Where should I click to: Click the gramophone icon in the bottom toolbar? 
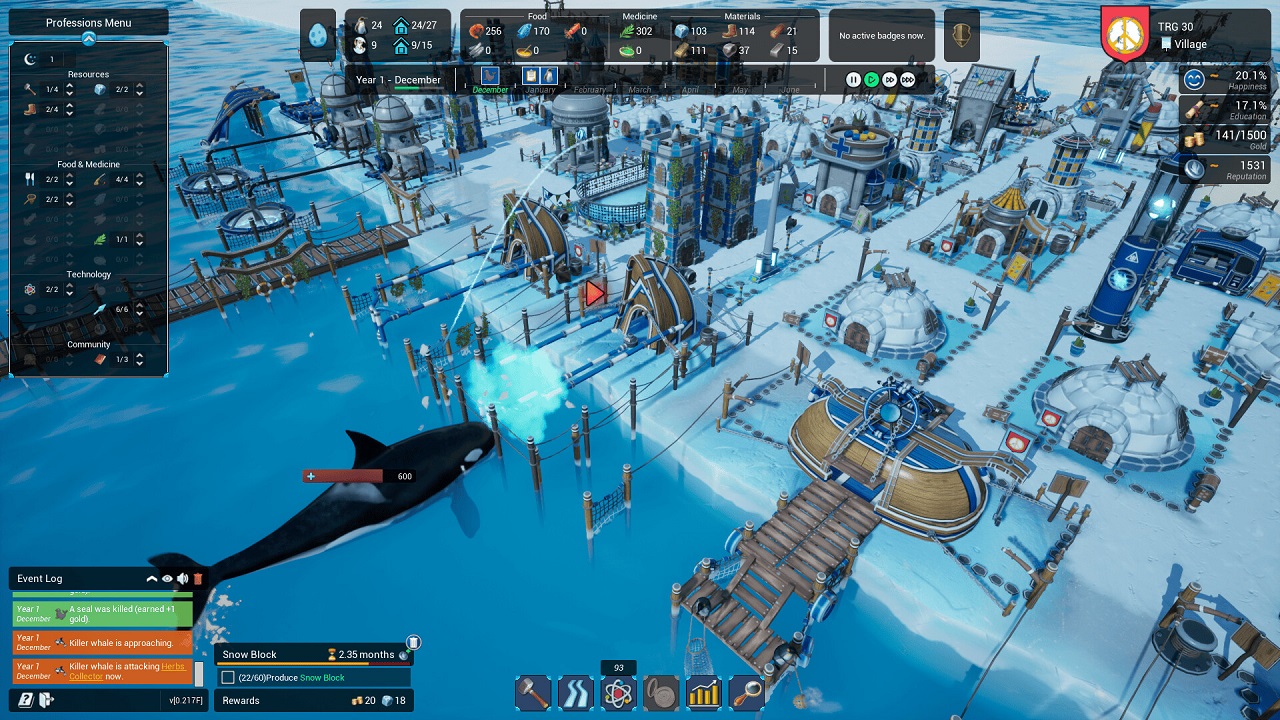point(660,692)
